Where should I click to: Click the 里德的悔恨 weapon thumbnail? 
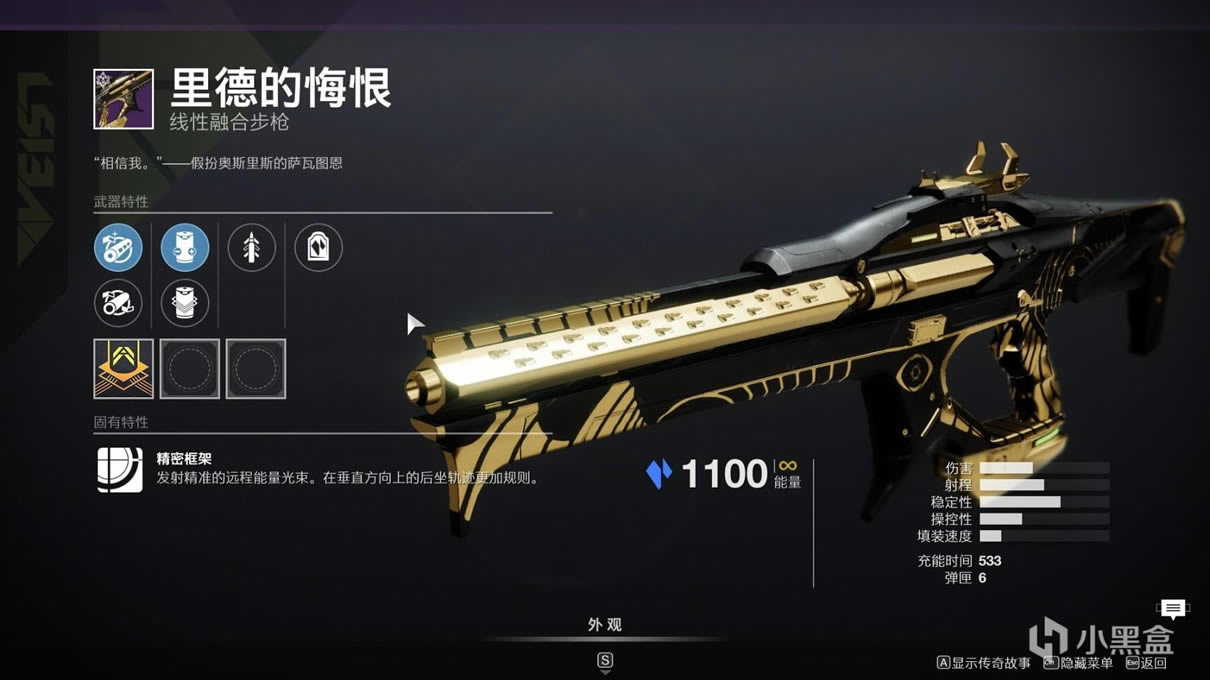coord(123,99)
